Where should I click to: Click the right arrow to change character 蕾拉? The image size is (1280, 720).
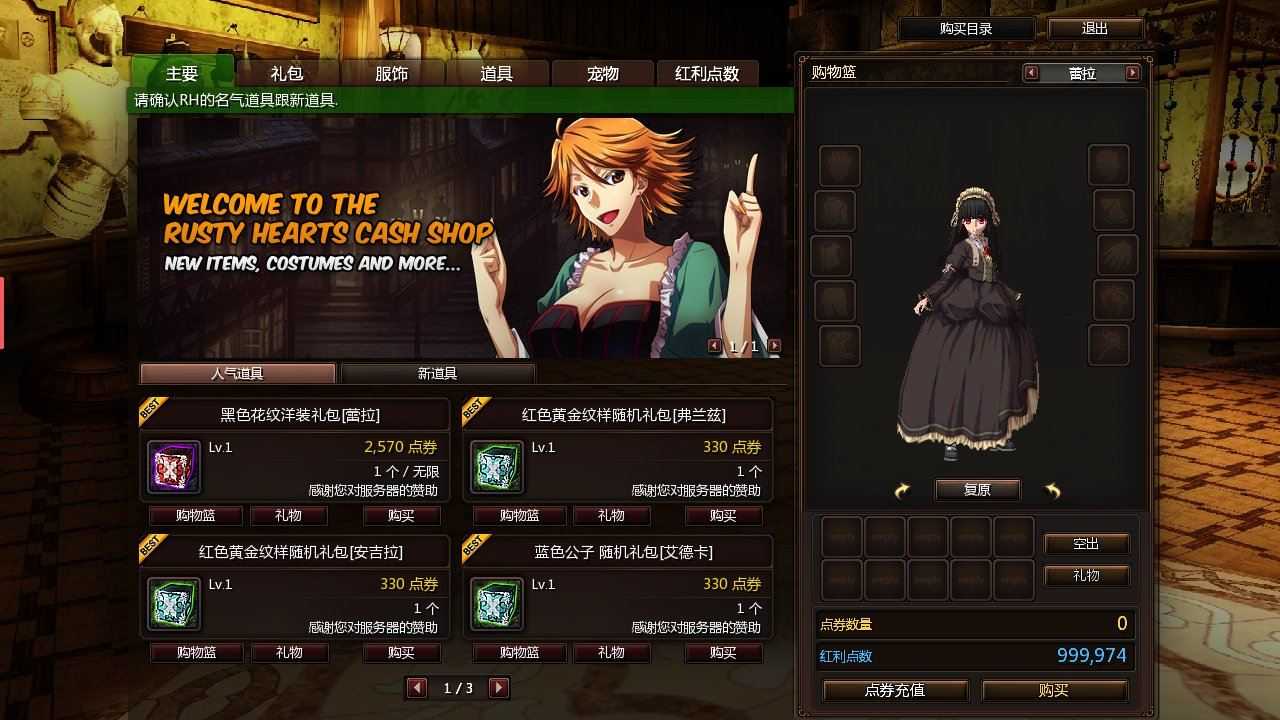1133,72
